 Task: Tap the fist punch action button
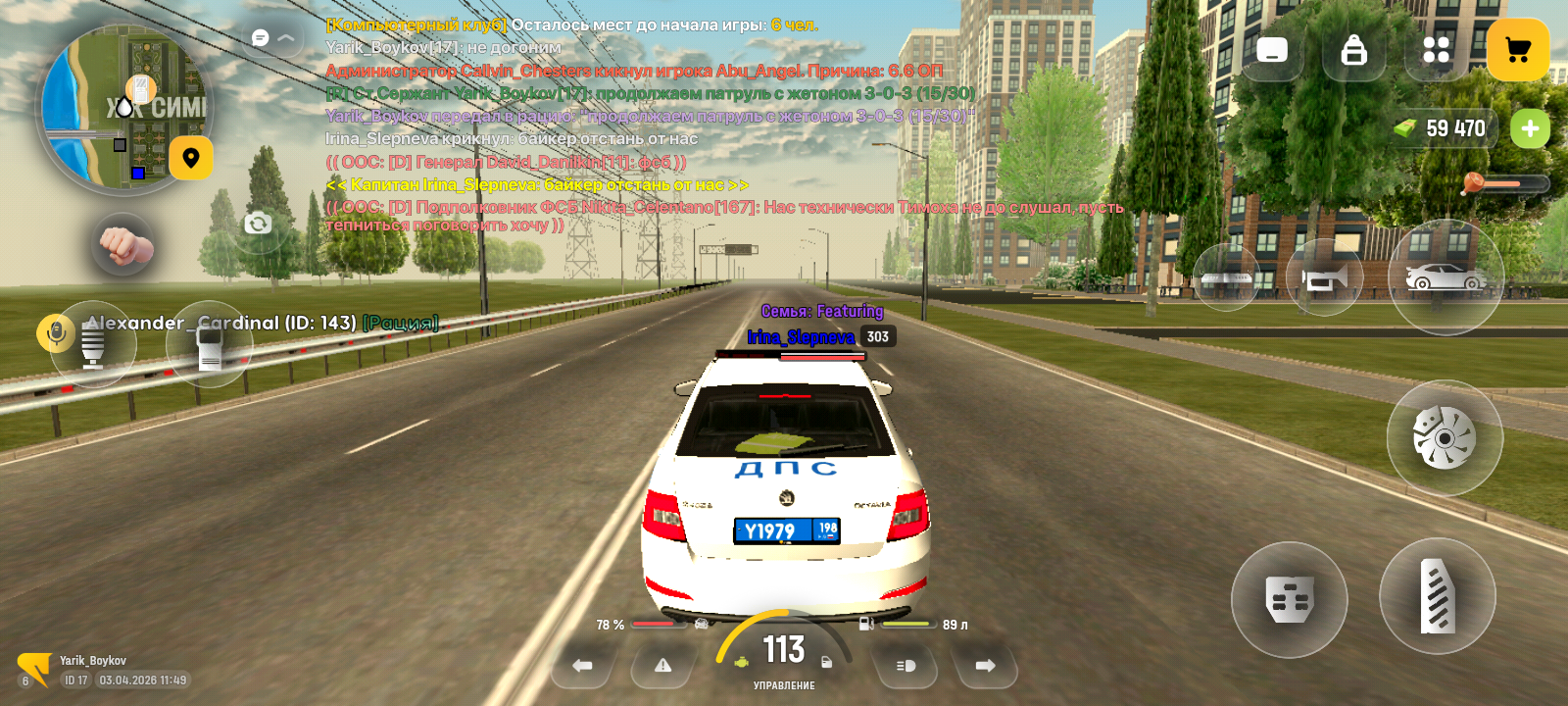[122, 245]
